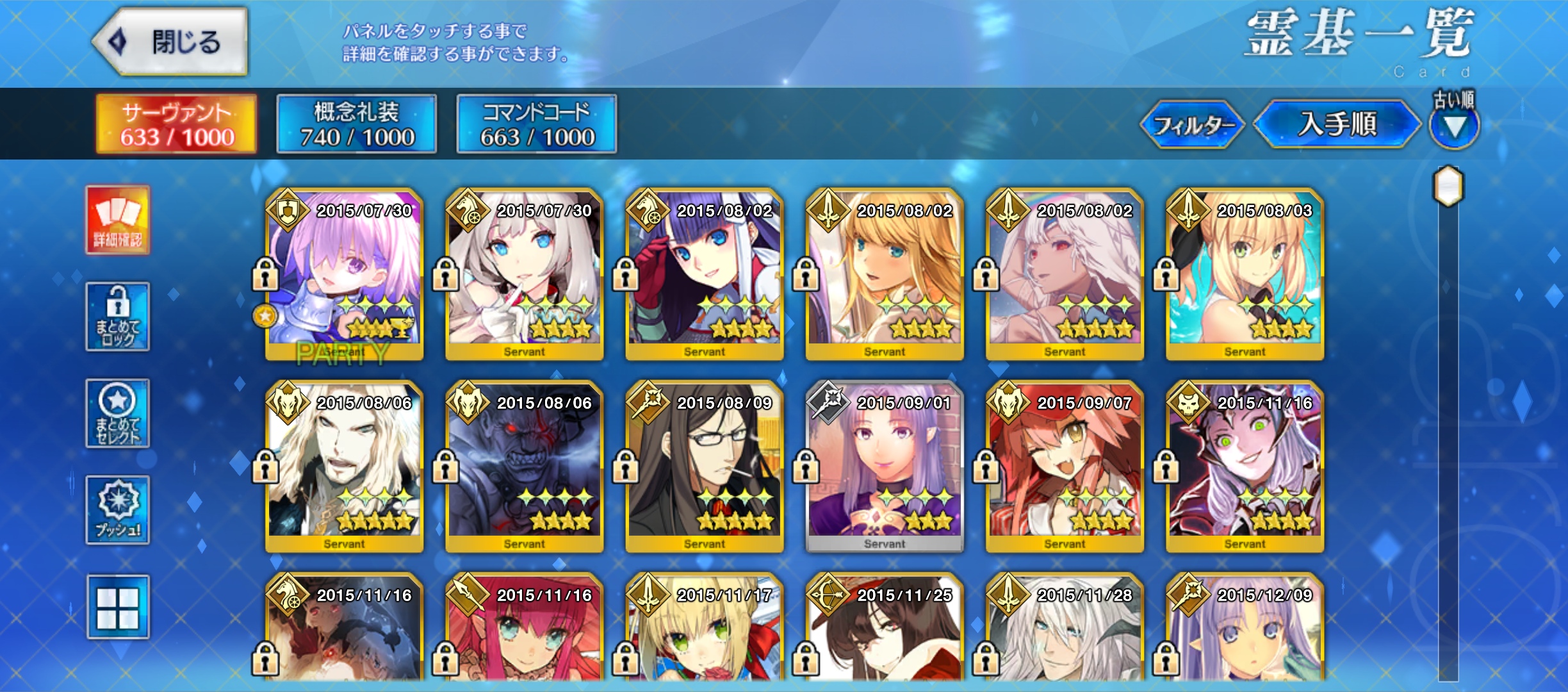This screenshot has height=692, width=1568.
Task: Pick the Rider card dated 2015/07/30
Action: 525,276
